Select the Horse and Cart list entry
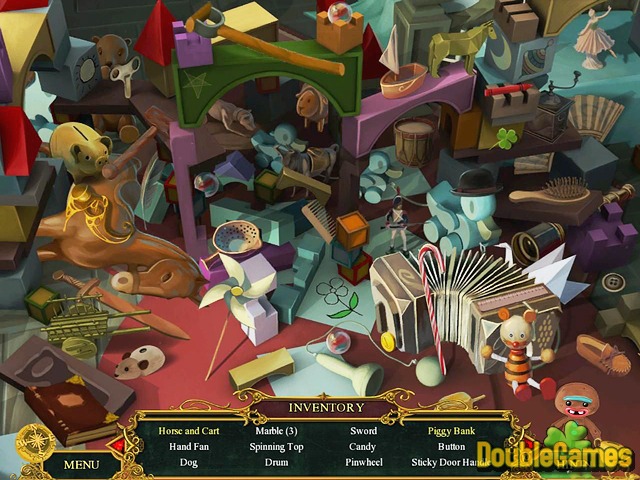Image resolution: width=640 pixels, height=480 pixels. point(188,431)
